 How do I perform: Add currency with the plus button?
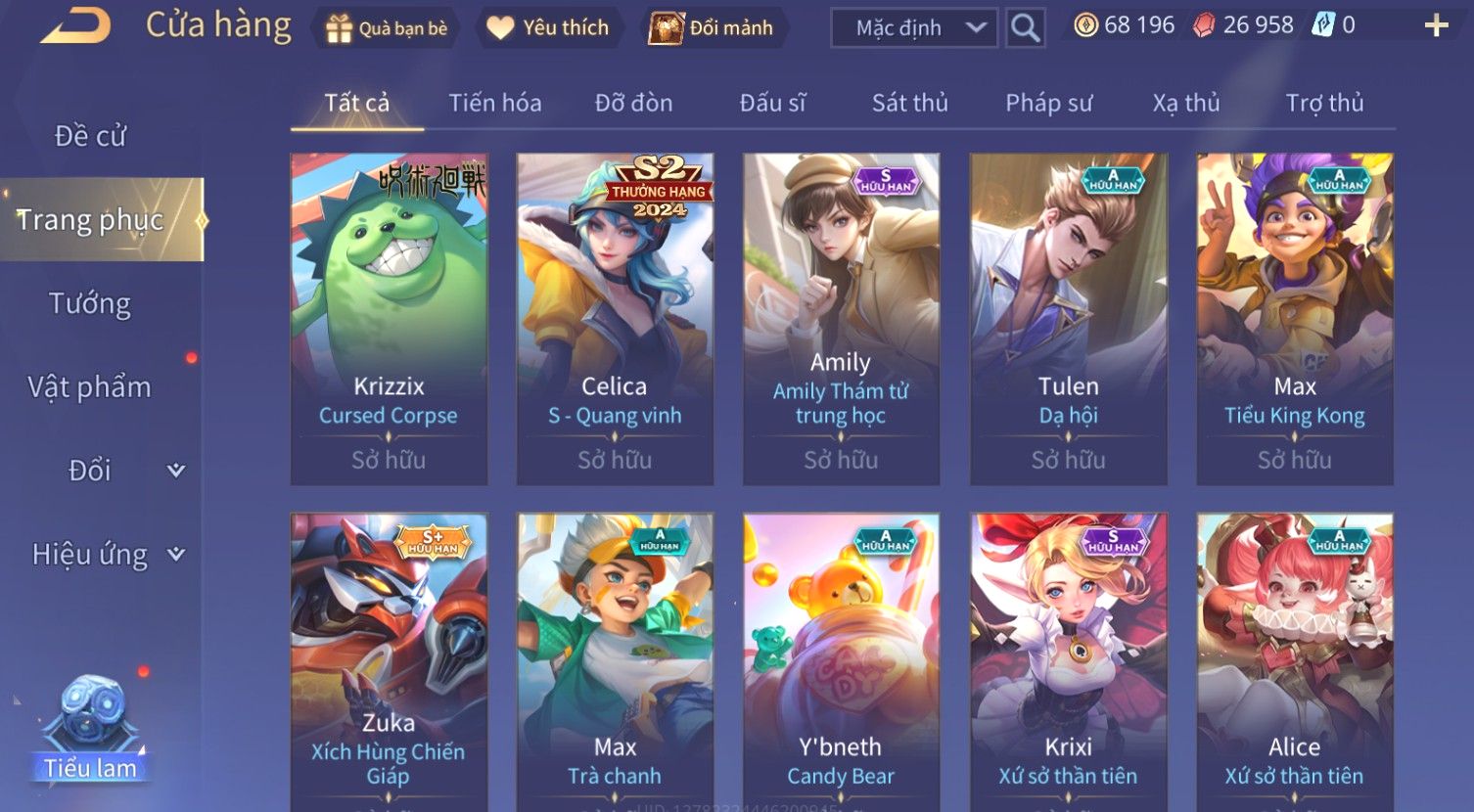[1436, 26]
